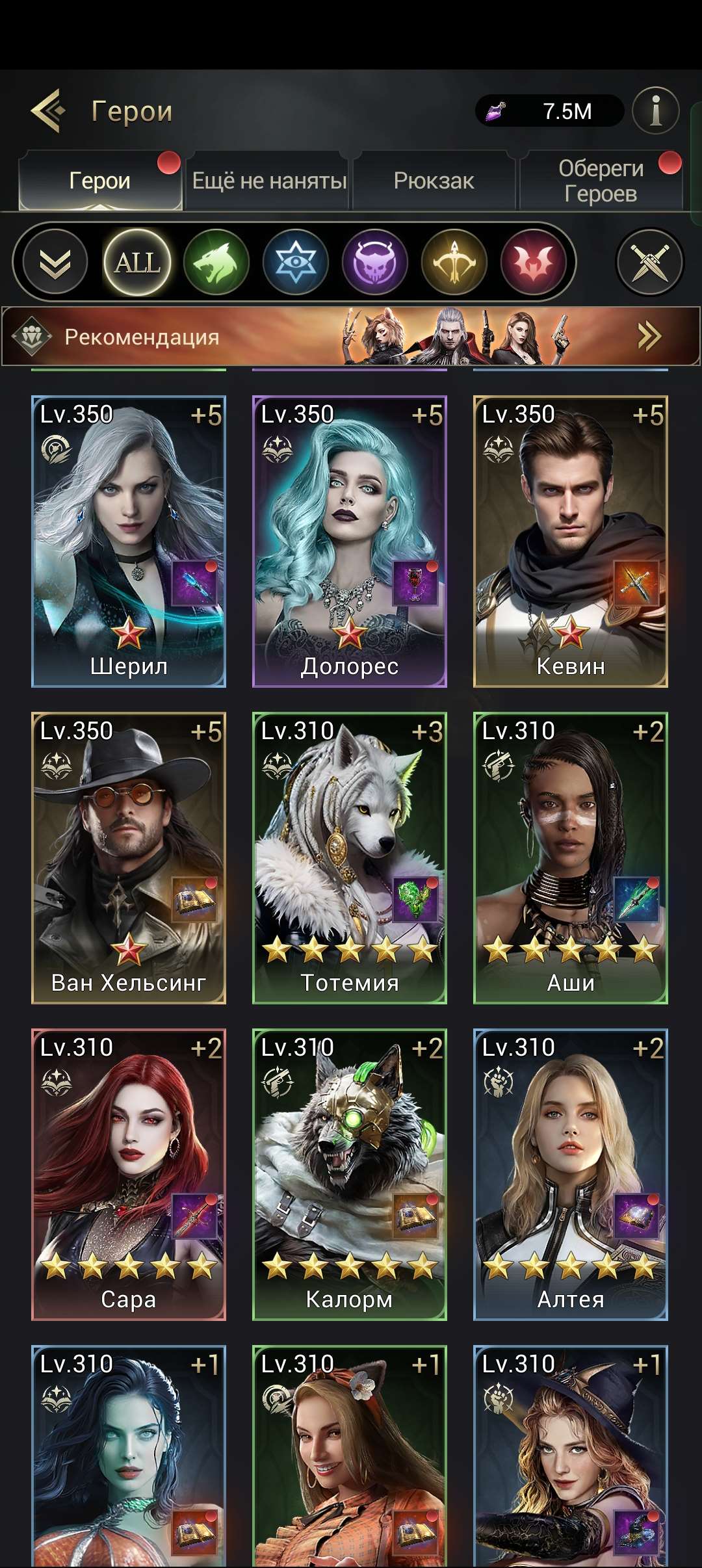Select the Тотемия wolf hero

coord(350,857)
